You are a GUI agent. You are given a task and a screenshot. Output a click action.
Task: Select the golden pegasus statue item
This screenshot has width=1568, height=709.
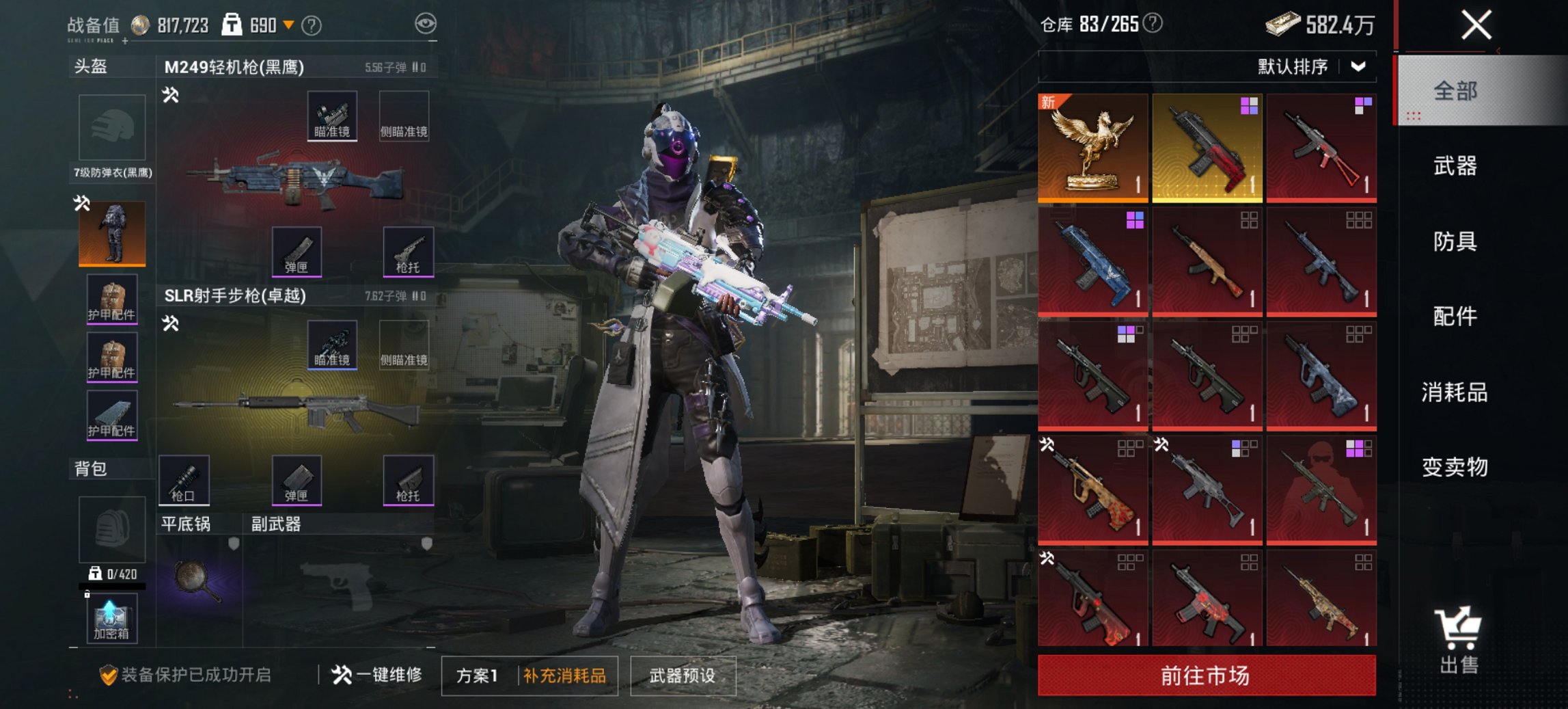(1092, 148)
